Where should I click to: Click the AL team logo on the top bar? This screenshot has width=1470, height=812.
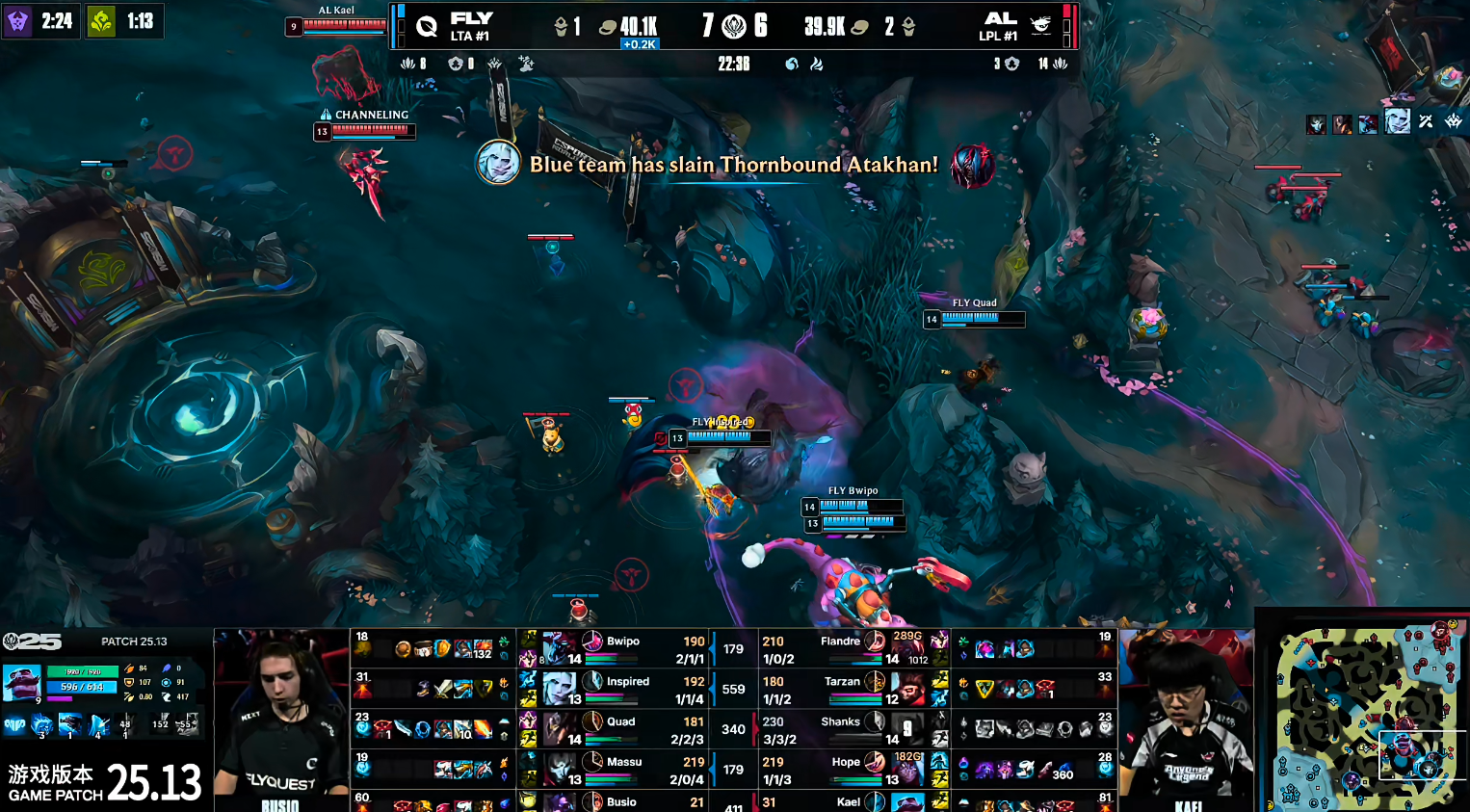(x=1040, y=26)
